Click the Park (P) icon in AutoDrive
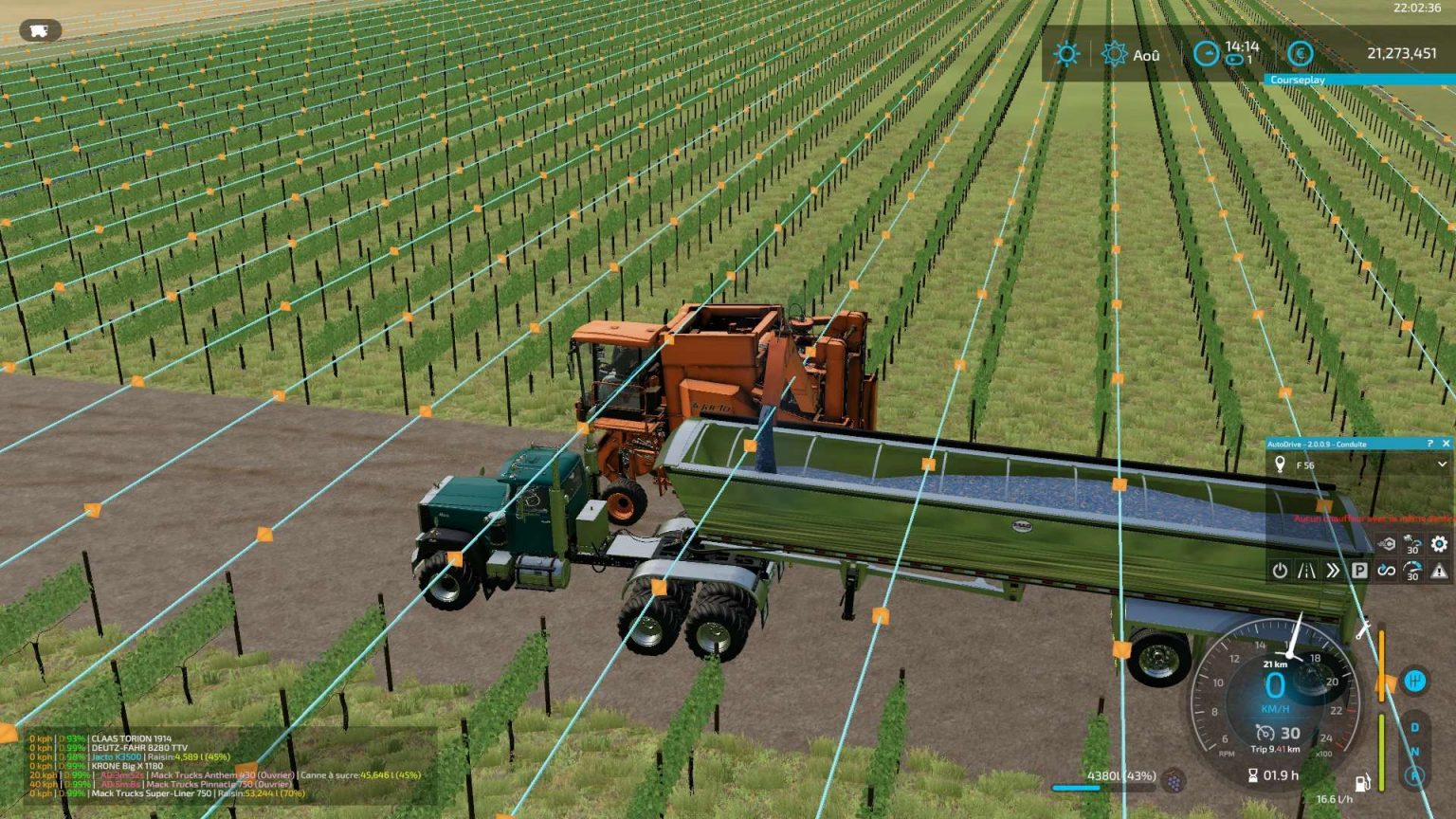Image resolution: width=1456 pixels, height=819 pixels. click(x=1360, y=571)
